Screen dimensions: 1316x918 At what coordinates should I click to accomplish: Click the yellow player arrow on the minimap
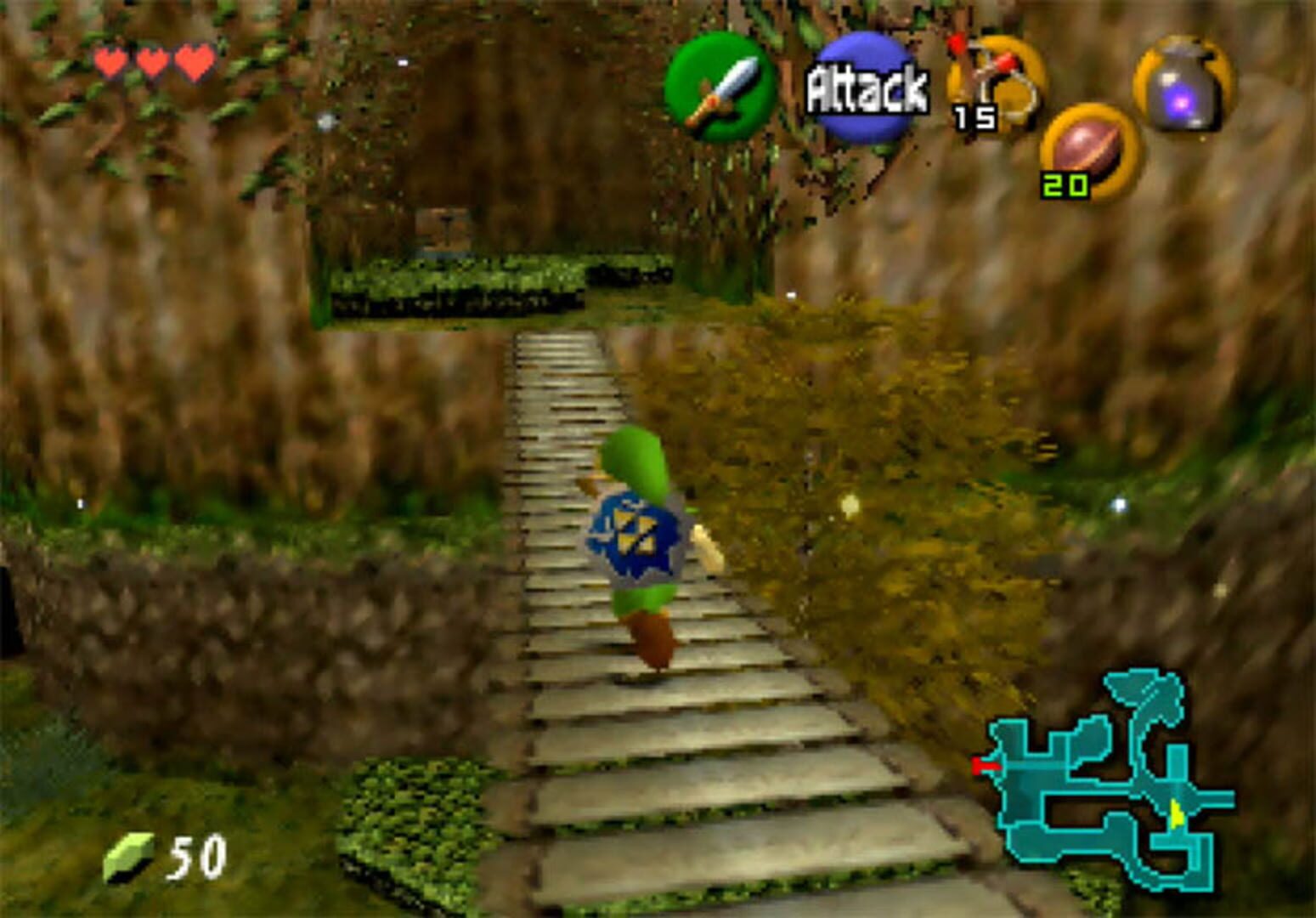point(1178,812)
